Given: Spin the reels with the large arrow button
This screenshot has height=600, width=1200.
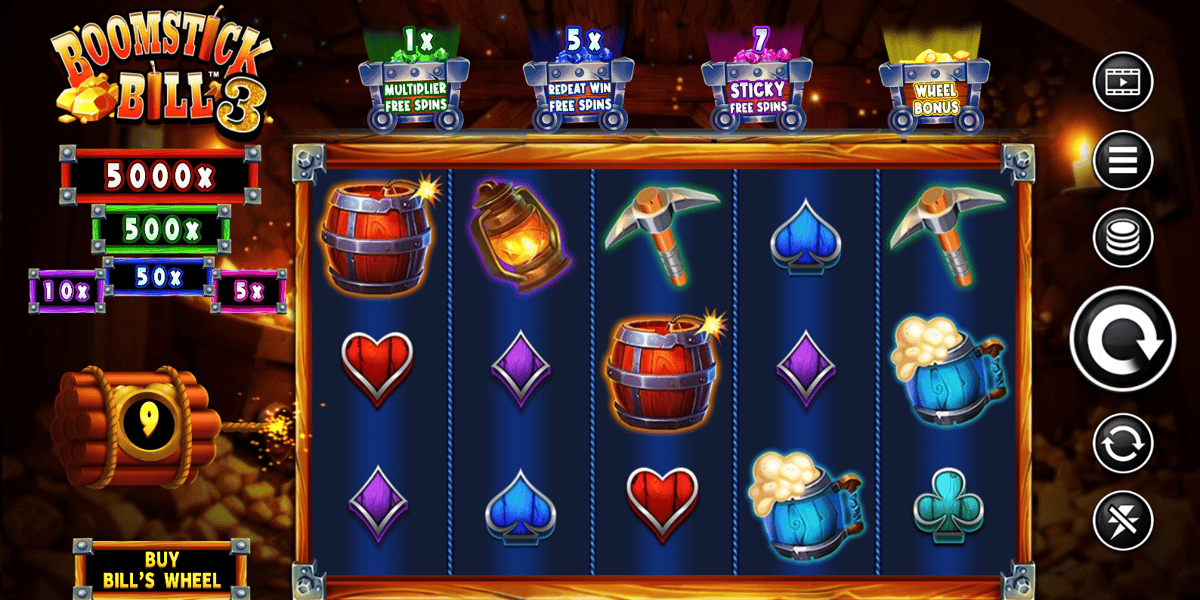Looking at the screenshot, I should [x=1123, y=340].
